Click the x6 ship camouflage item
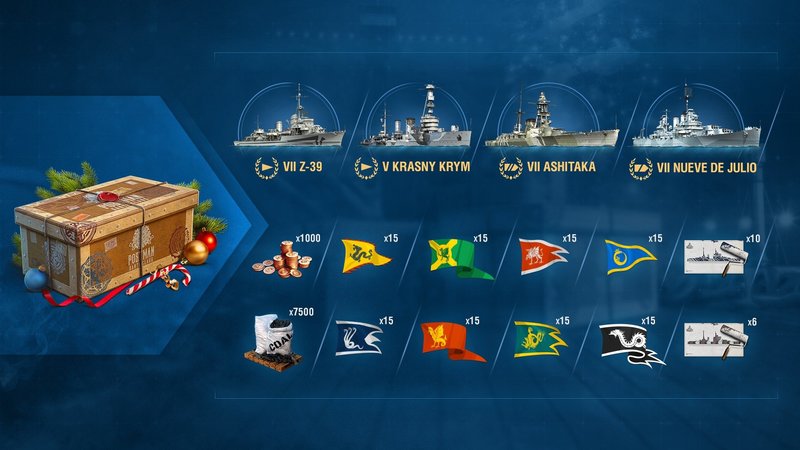The image size is (800, 450). [713, 340]
